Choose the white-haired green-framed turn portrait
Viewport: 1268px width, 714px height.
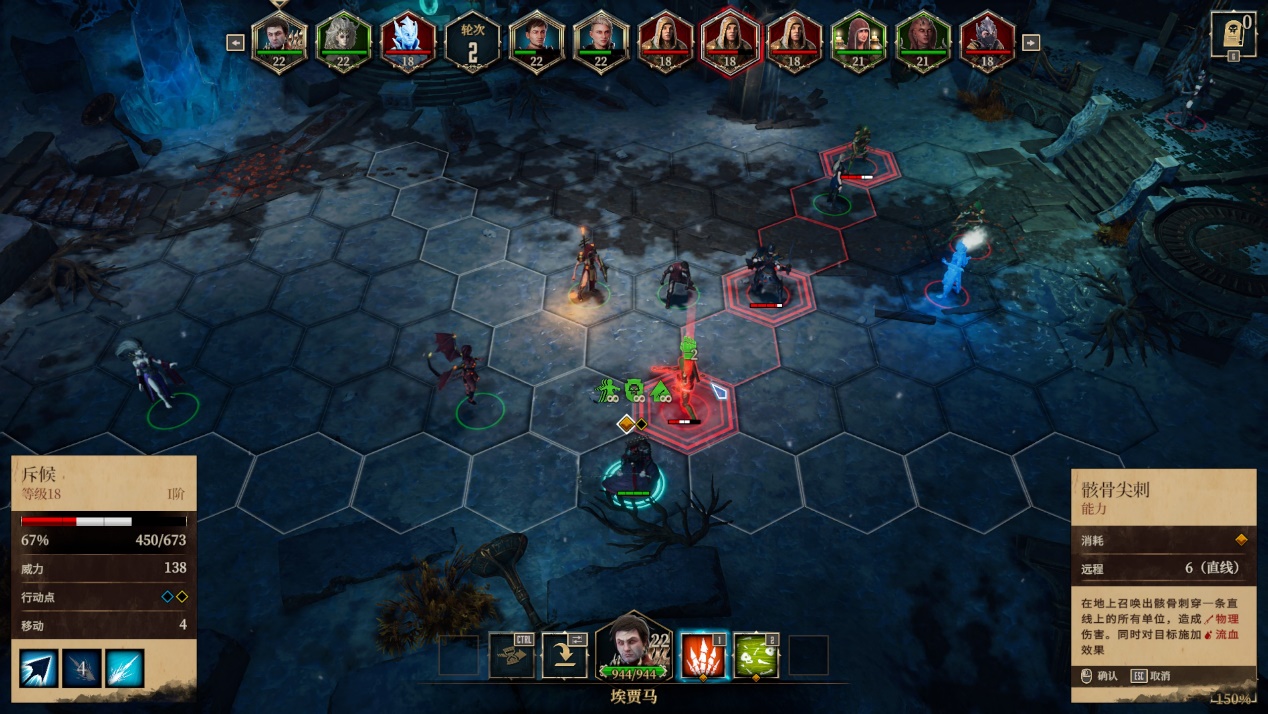coord(343,42)
